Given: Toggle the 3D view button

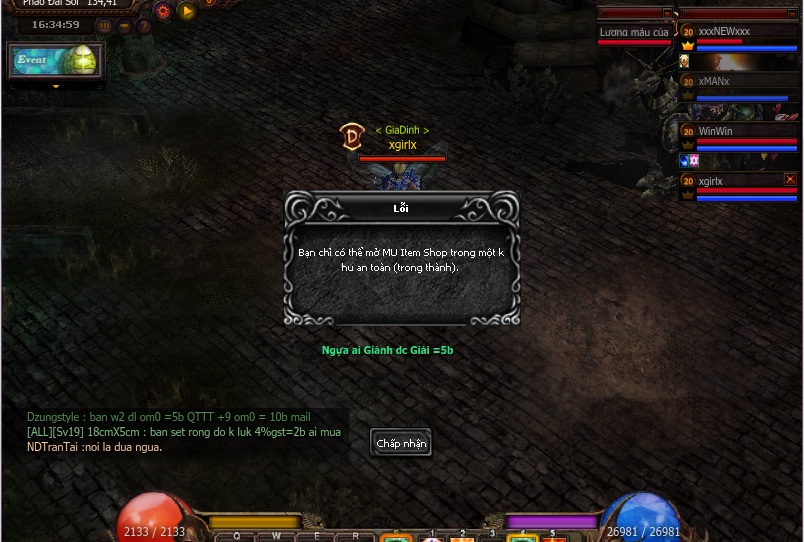Looking at the screenshot, I should click(x=104, y=25).
